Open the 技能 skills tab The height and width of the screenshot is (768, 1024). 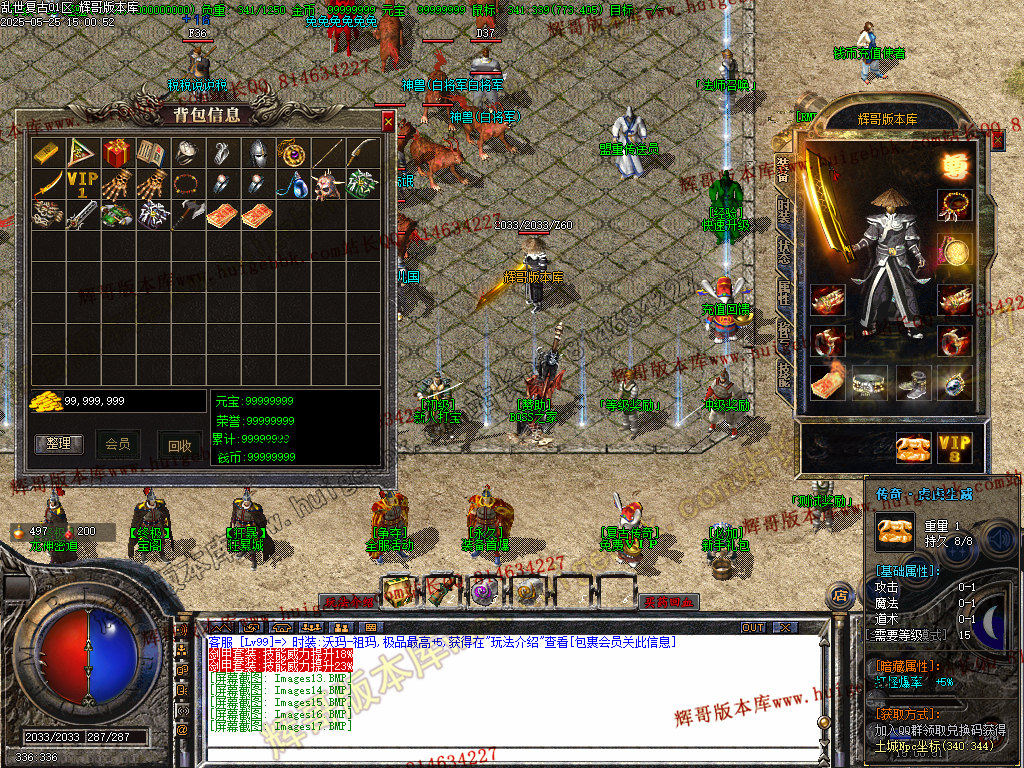point(784,372)
